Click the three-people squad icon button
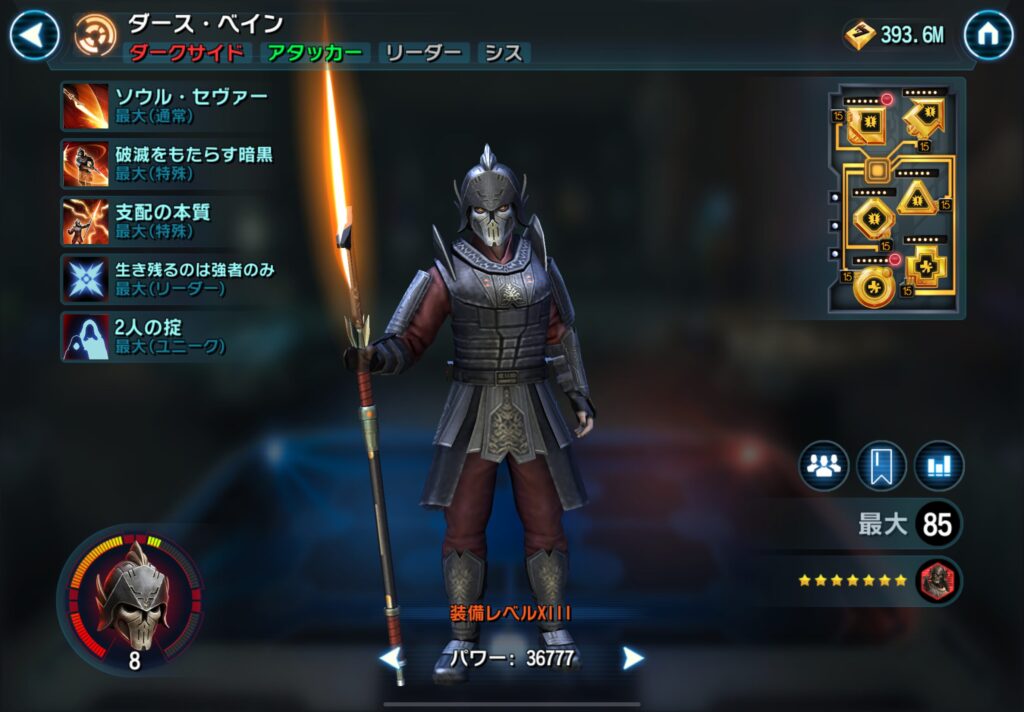 pyautogui.click(x=823, y=466)
